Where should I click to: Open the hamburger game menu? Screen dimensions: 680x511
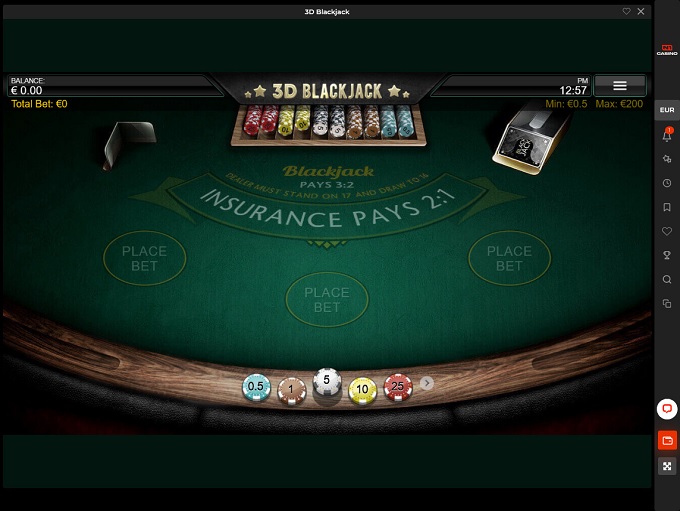[619, 86]
